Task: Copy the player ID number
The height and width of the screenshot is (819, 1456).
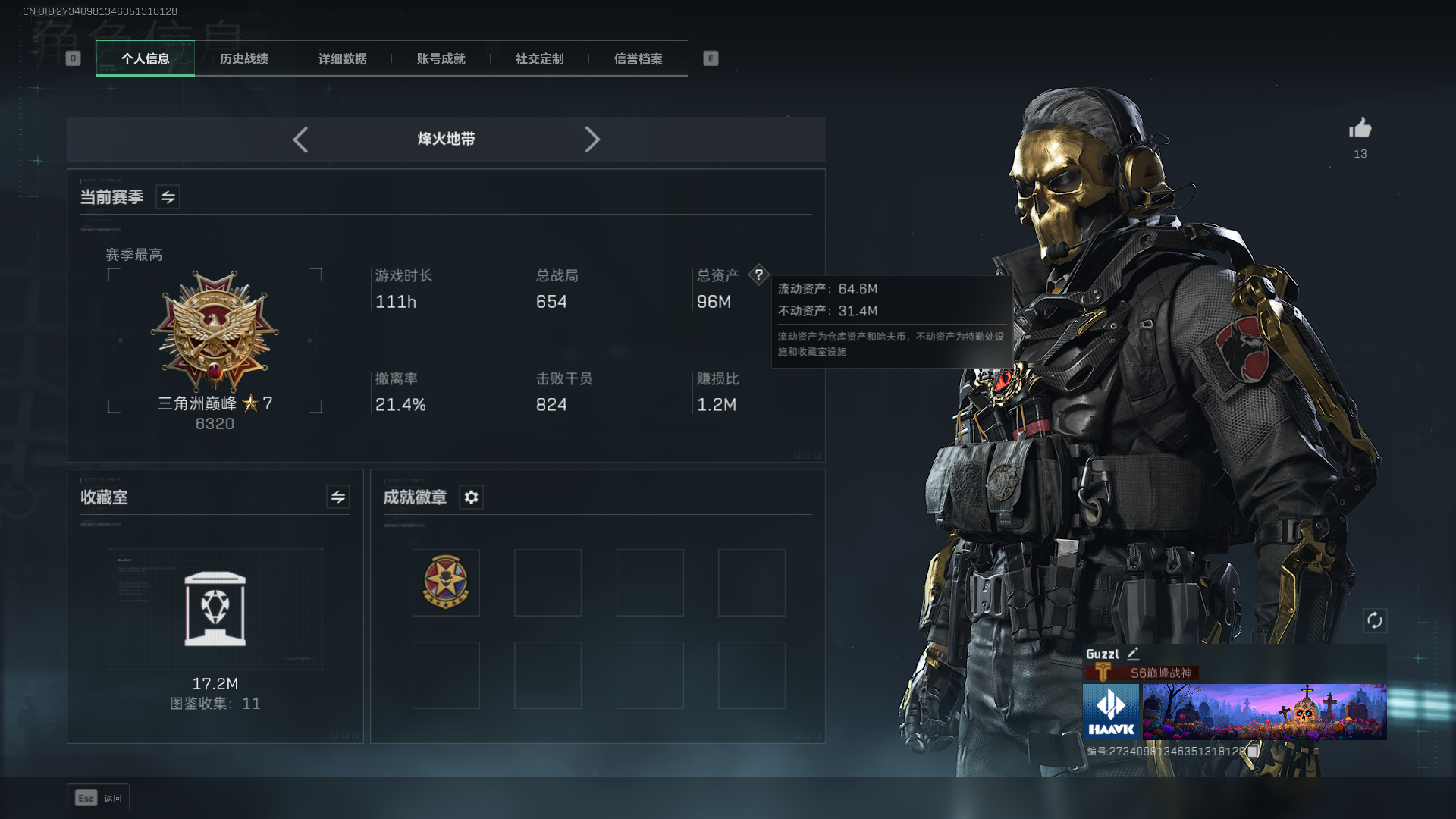Action: [x=1253, y=751]
